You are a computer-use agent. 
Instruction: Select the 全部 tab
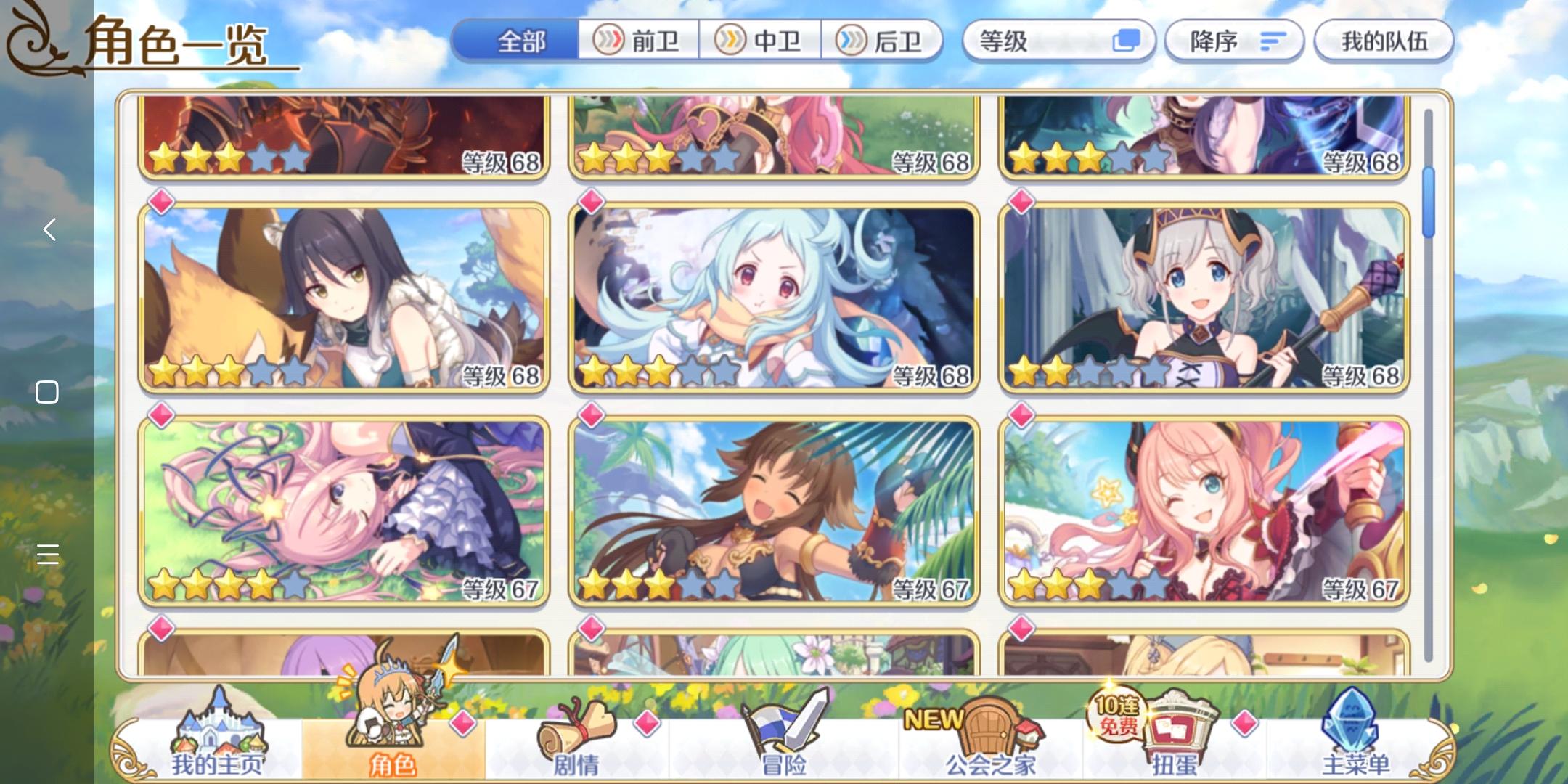519,41
